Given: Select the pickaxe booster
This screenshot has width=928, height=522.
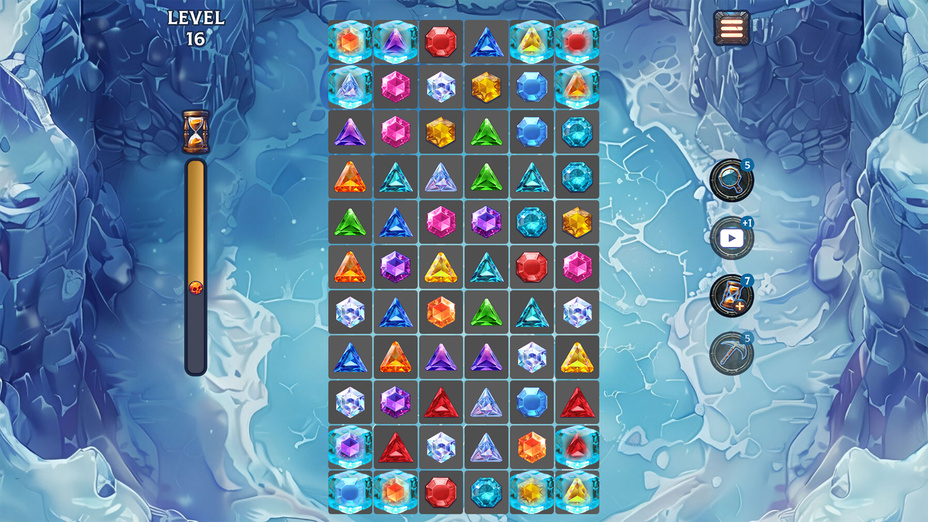Looking at the screenshot, I should 731,353.
